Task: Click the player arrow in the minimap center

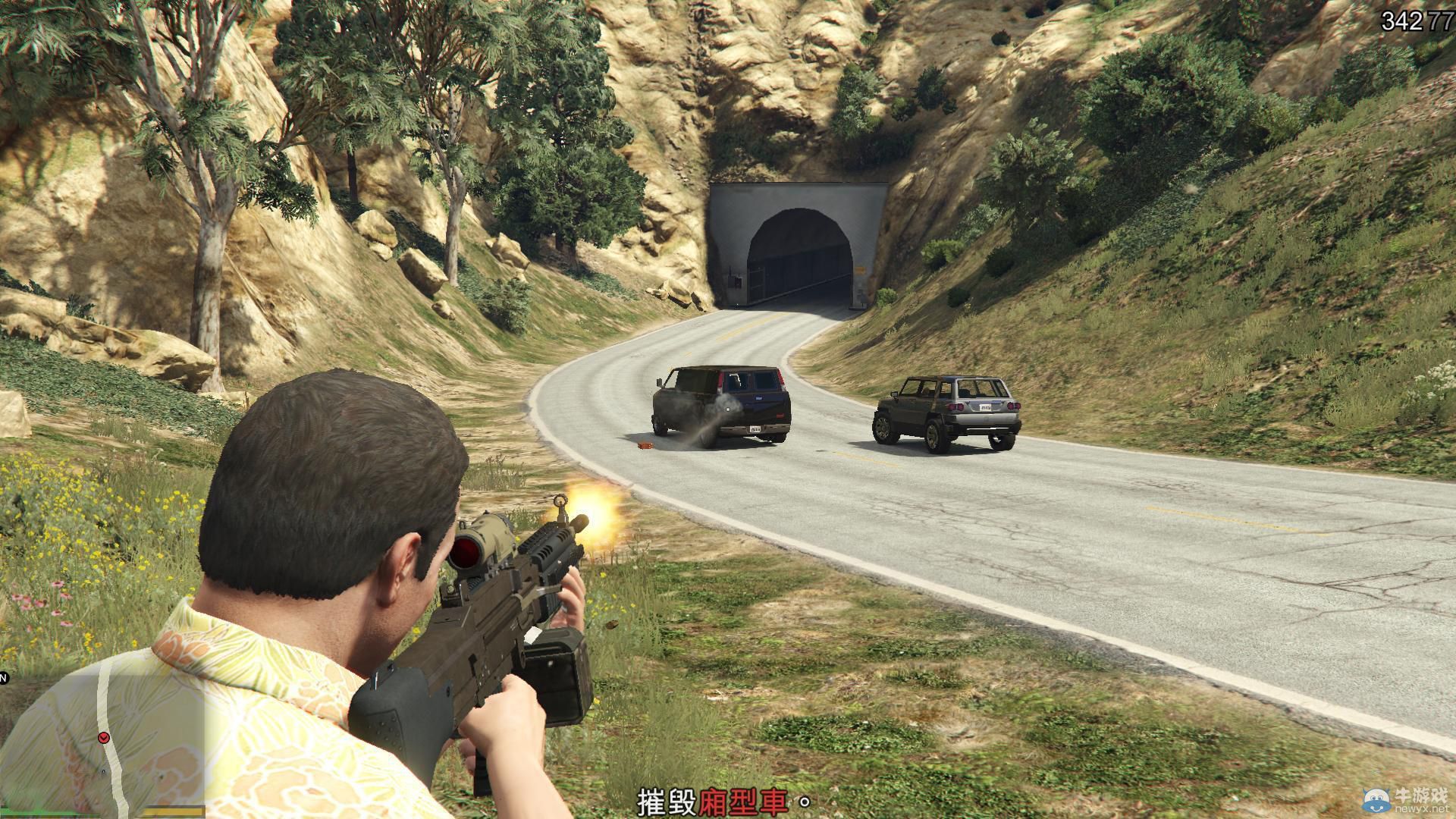Action: pos(103,771)
